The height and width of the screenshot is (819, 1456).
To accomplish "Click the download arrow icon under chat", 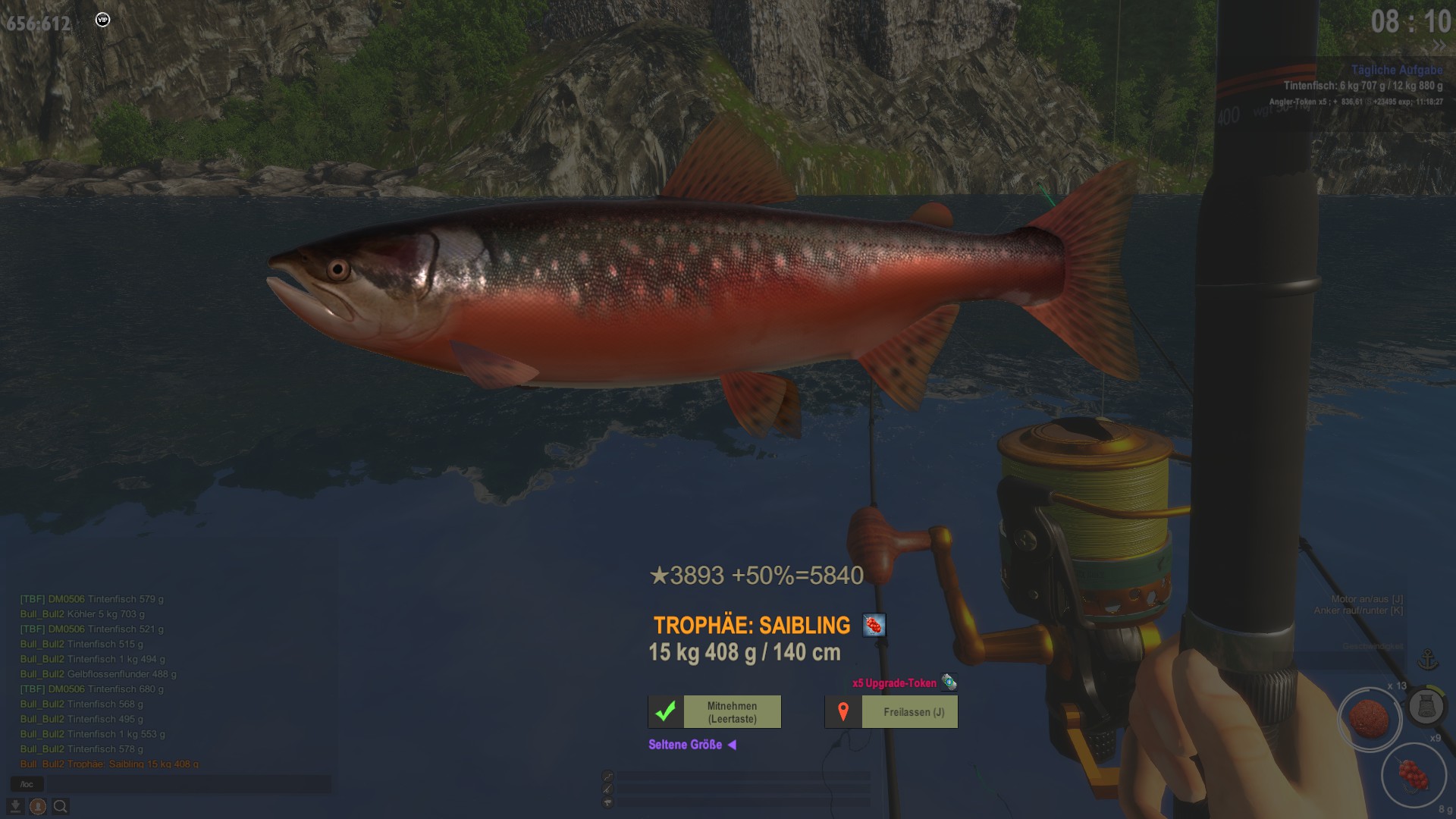I will coord(15,807).
